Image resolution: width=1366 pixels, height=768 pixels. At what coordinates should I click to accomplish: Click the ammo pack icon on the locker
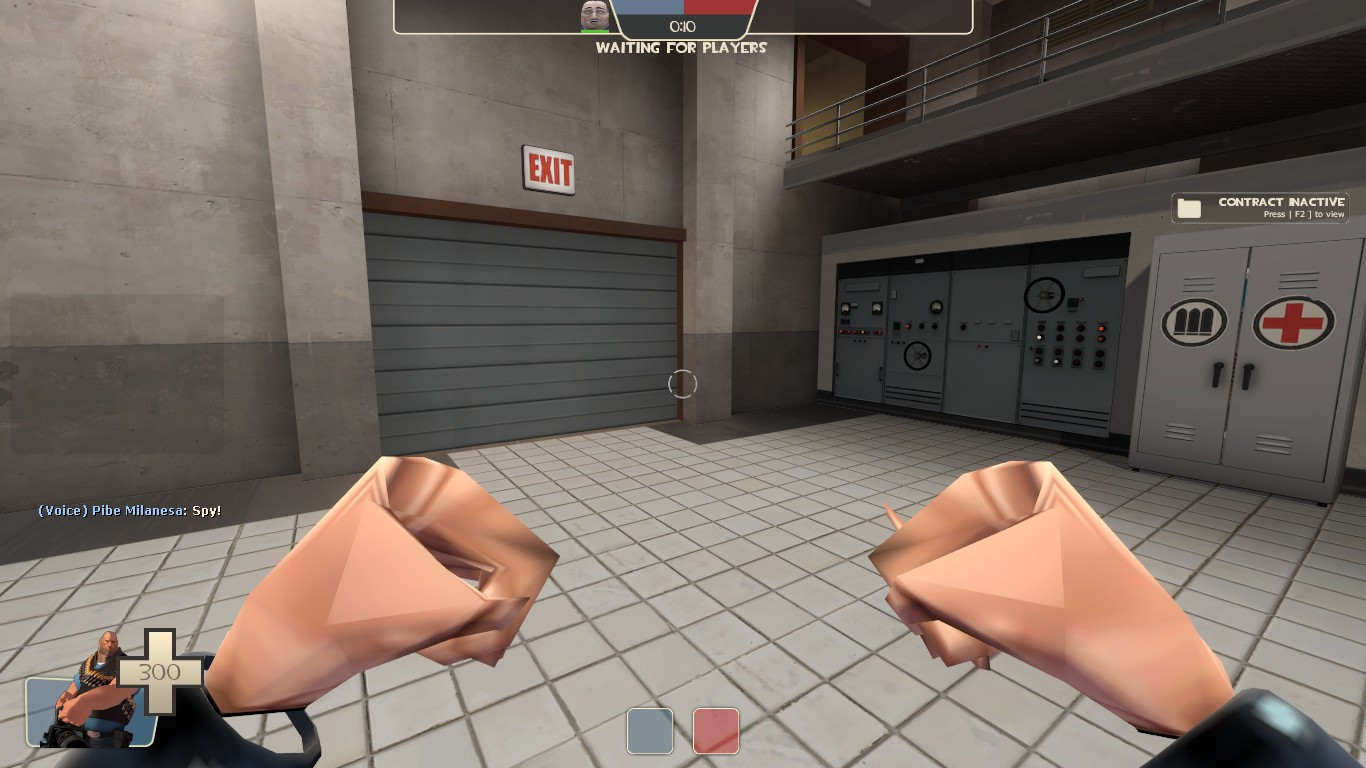pos(1192,321)
